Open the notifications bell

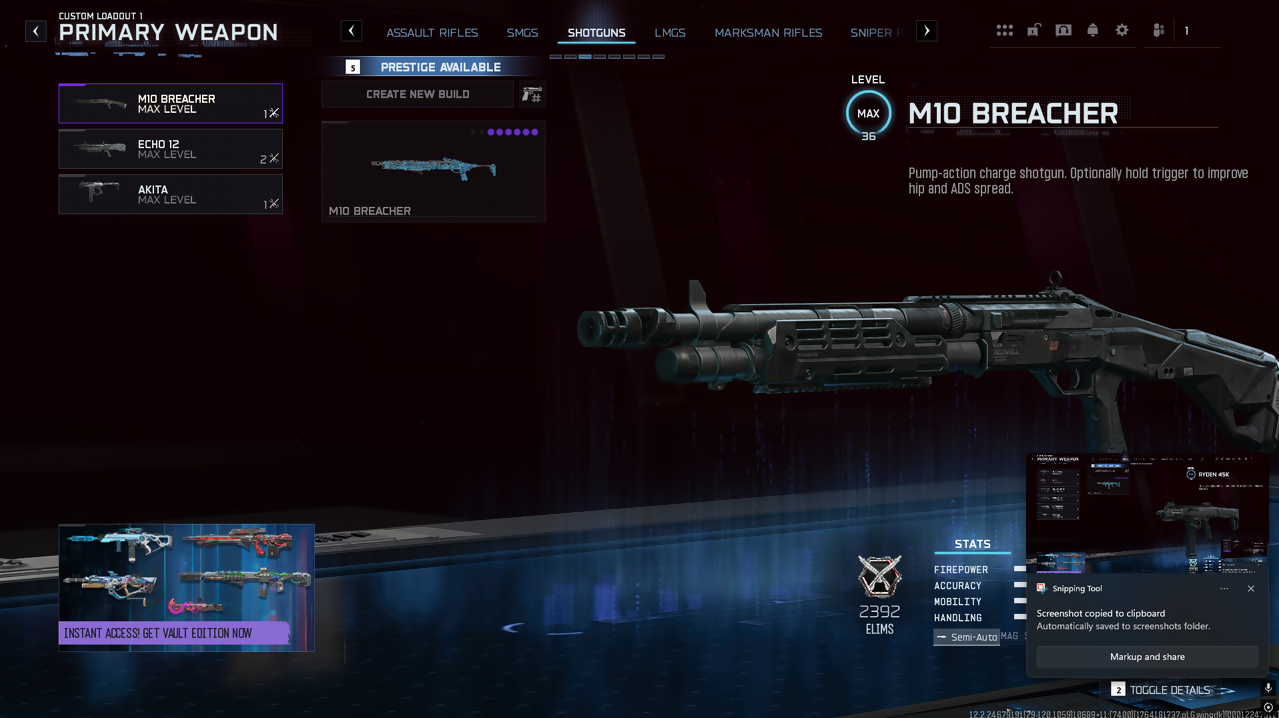pos(1093,31)
